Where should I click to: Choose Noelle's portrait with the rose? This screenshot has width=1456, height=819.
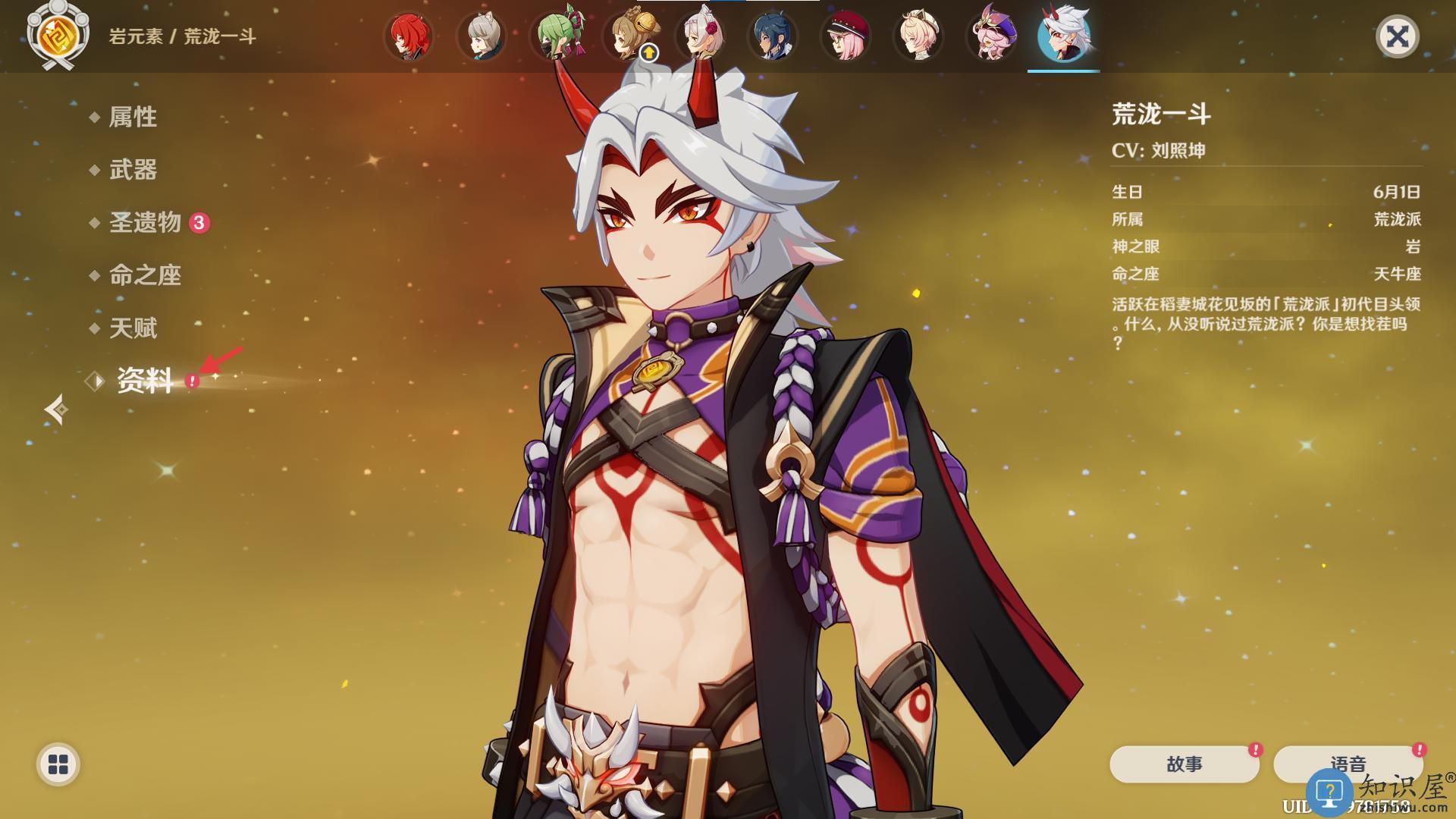tap(701, 36)
